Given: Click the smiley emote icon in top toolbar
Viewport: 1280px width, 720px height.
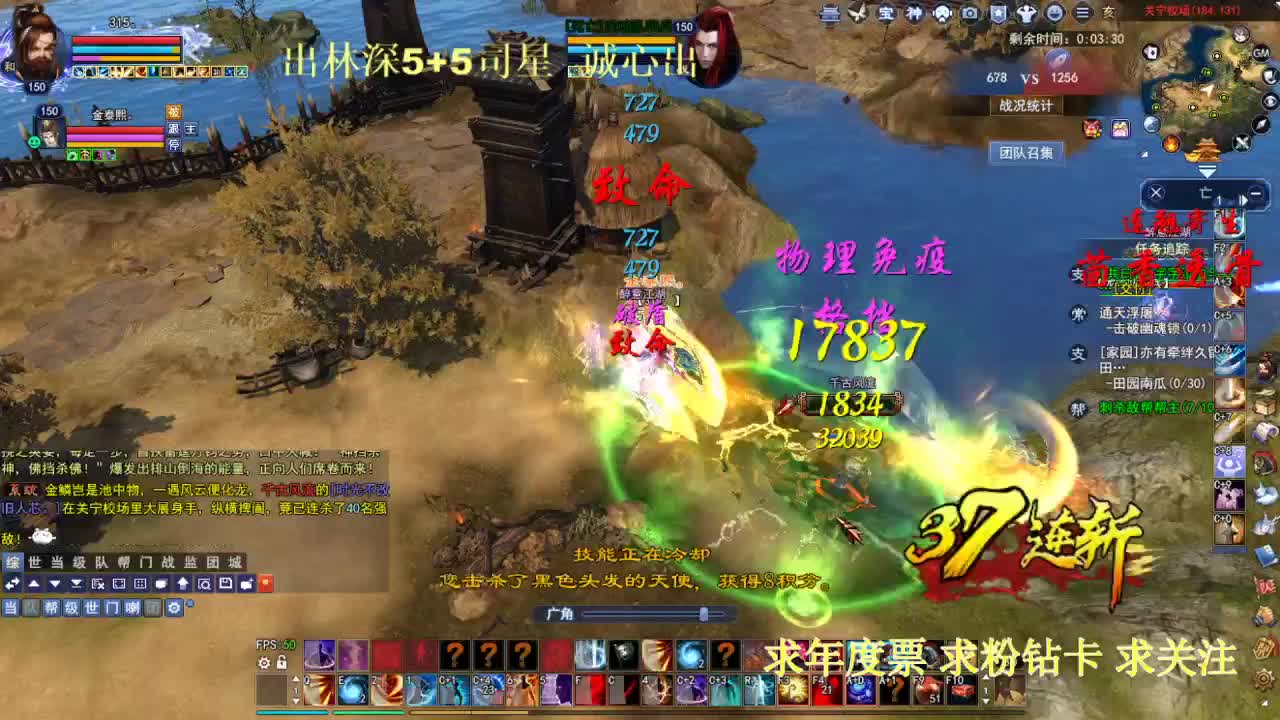Looking at the screenshot, I should tap(1056, 13).
